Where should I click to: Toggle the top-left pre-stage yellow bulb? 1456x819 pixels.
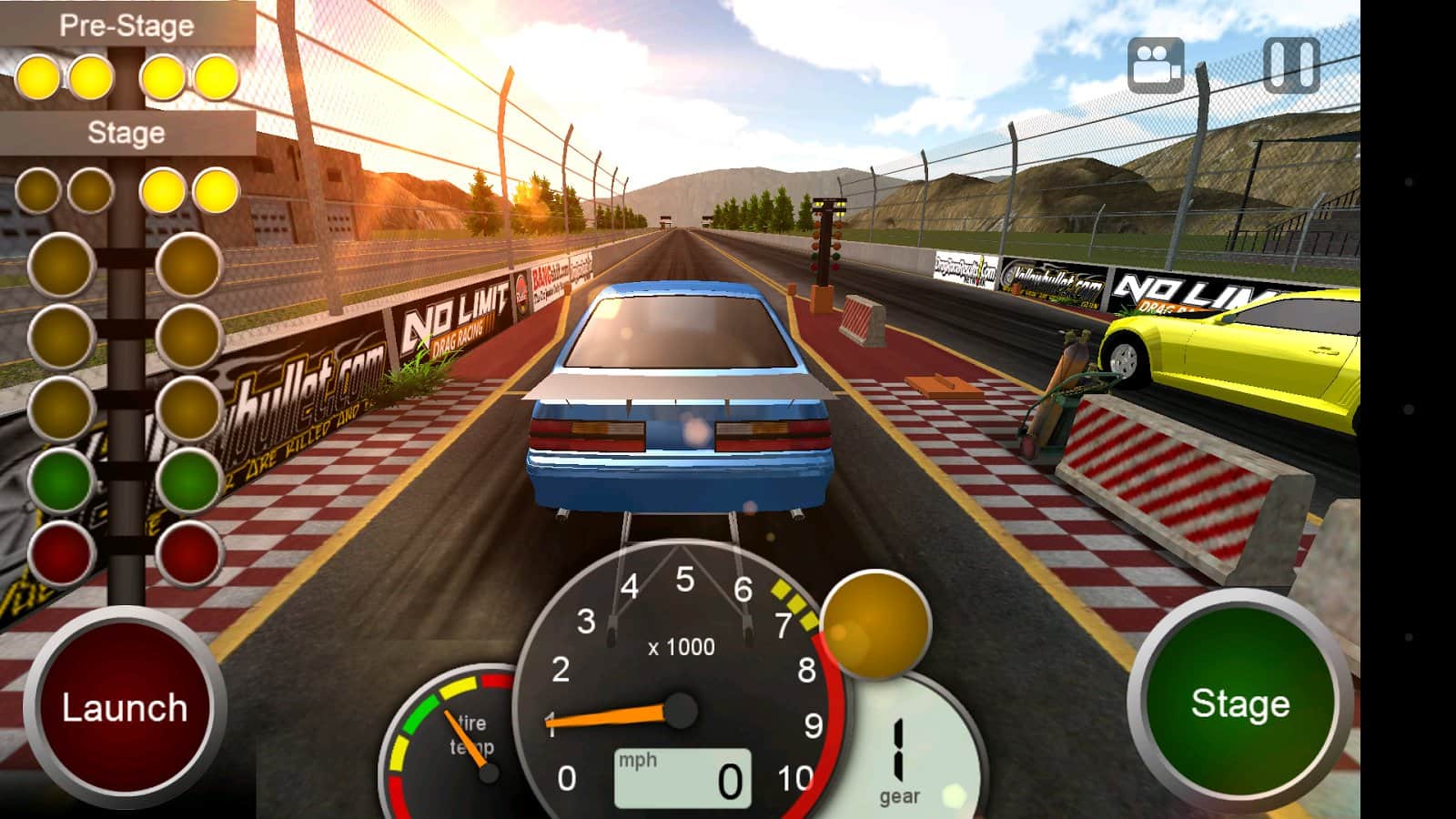pos(38,76)
